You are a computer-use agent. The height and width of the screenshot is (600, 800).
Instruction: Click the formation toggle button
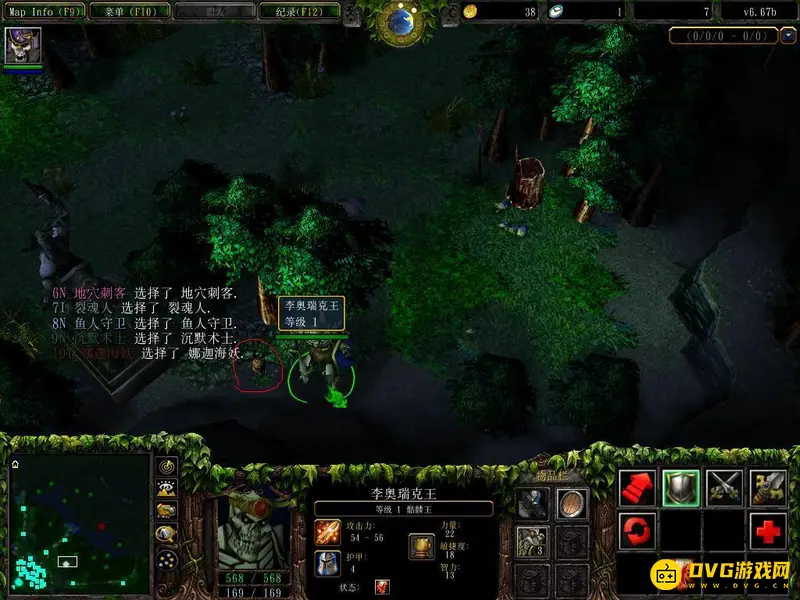pyautogui.click(x=167, y=559)
